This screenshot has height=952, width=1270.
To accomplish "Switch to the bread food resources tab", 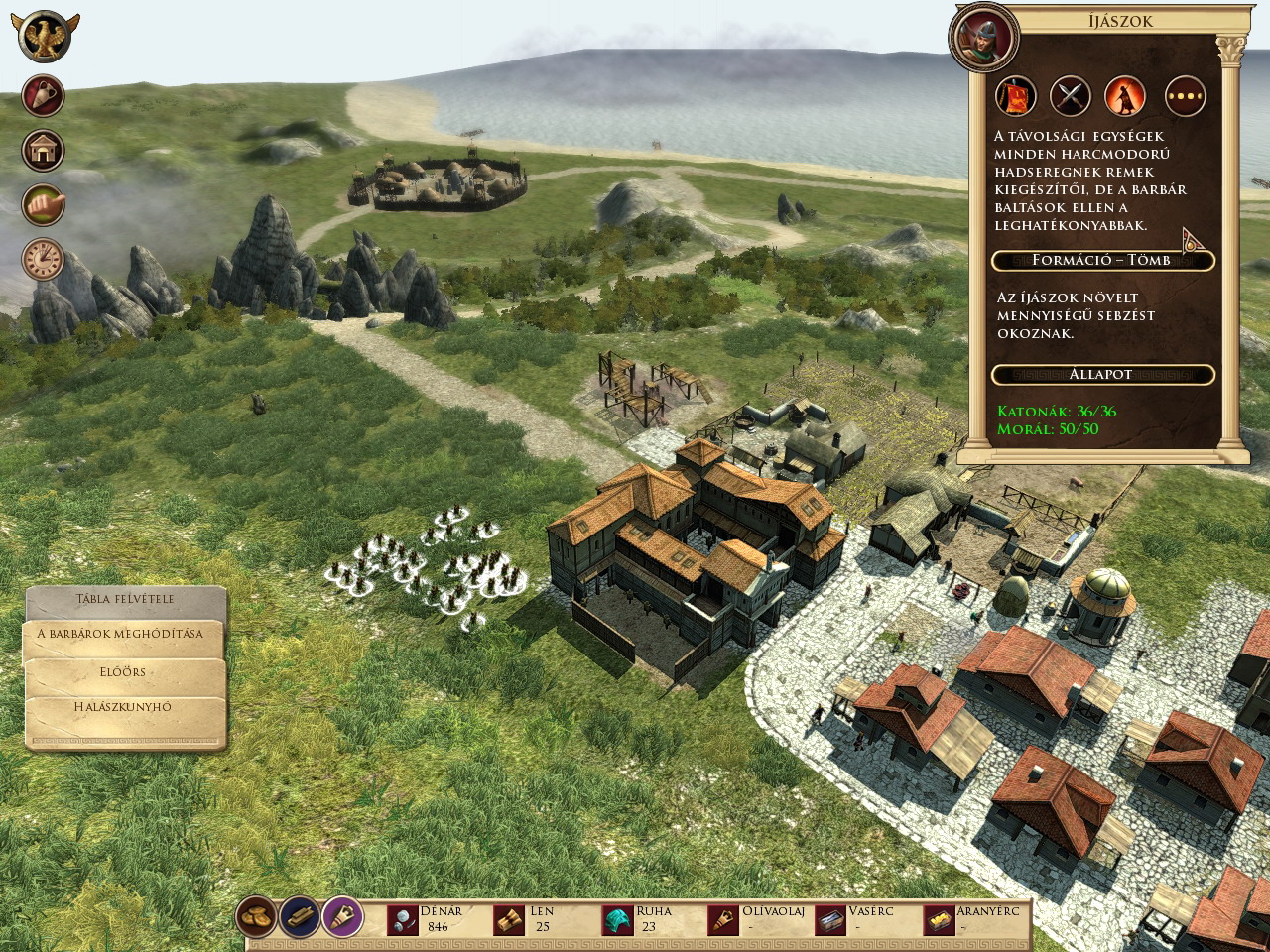I will point(257,917).
